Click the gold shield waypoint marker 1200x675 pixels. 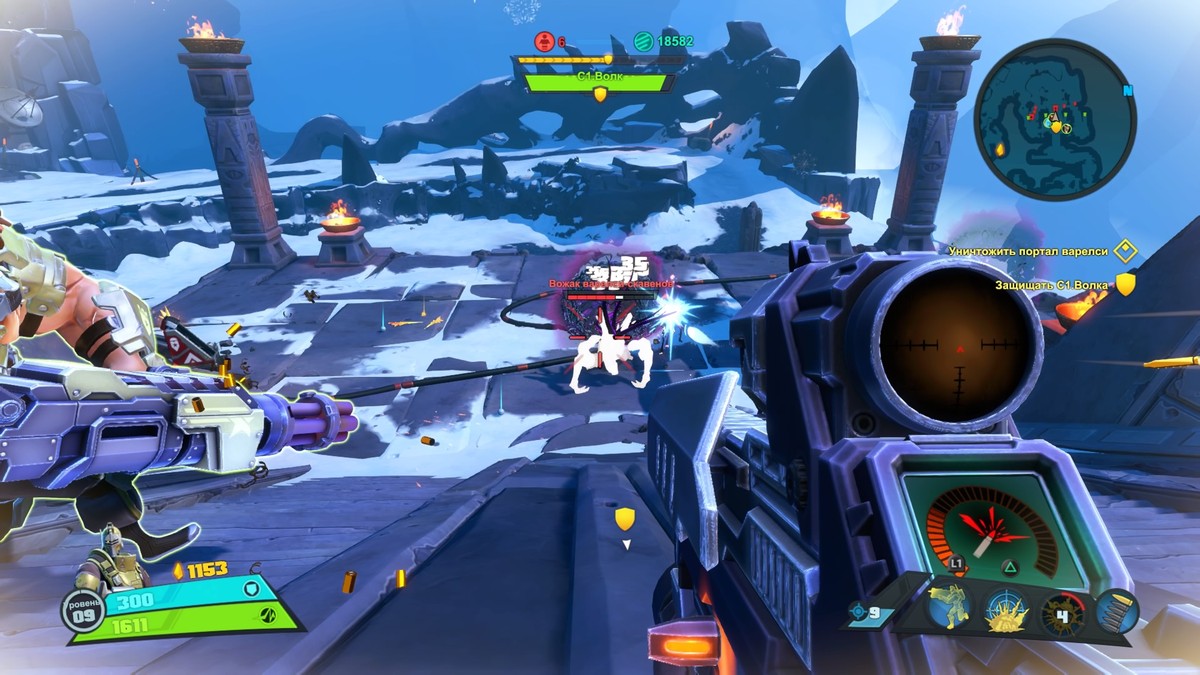[x=625, y=518]
